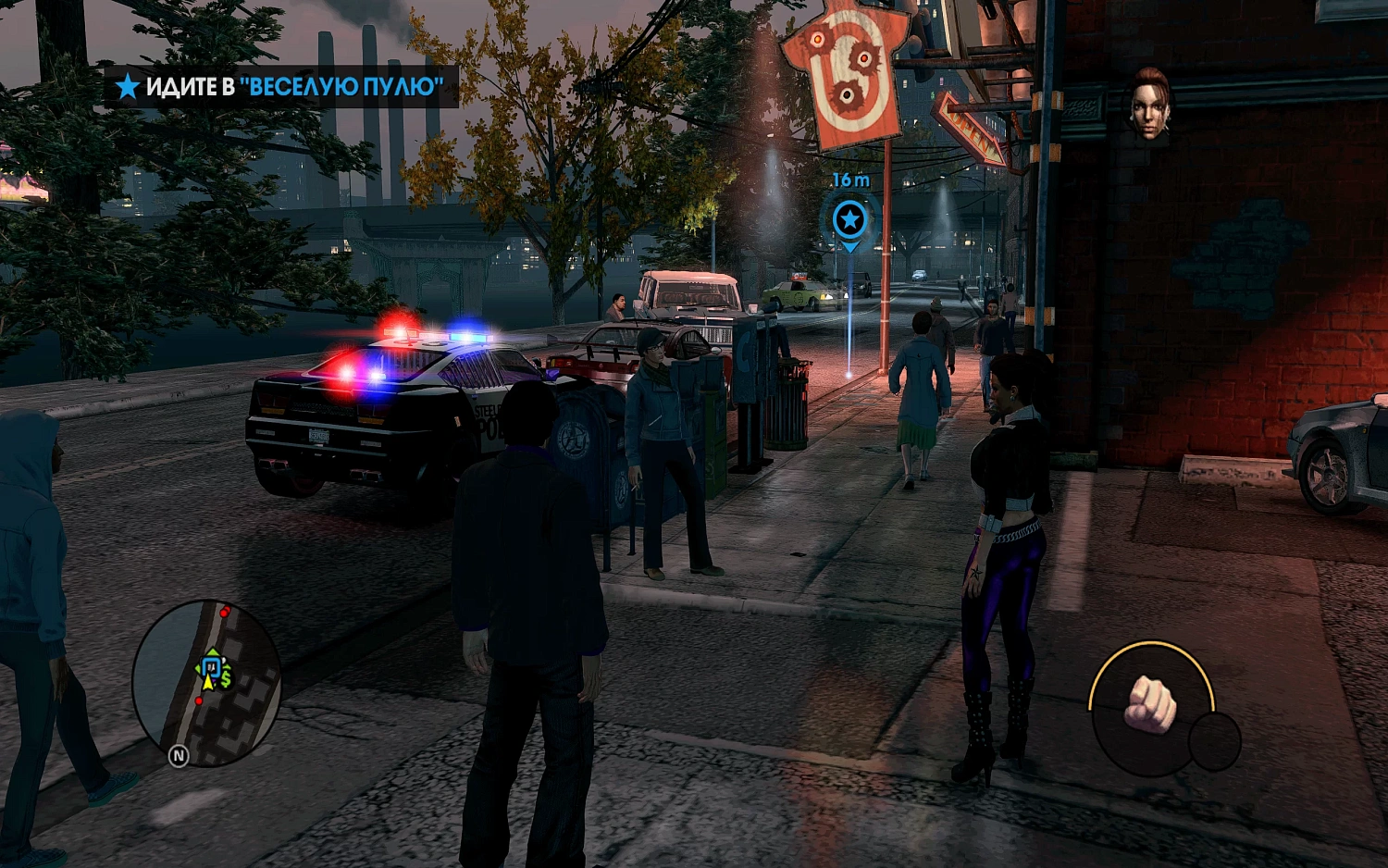The height and width of the screenshot is (868, 1388).
Task: Click the blue player marker on the minimap
Action: click(x=210, y=667)
